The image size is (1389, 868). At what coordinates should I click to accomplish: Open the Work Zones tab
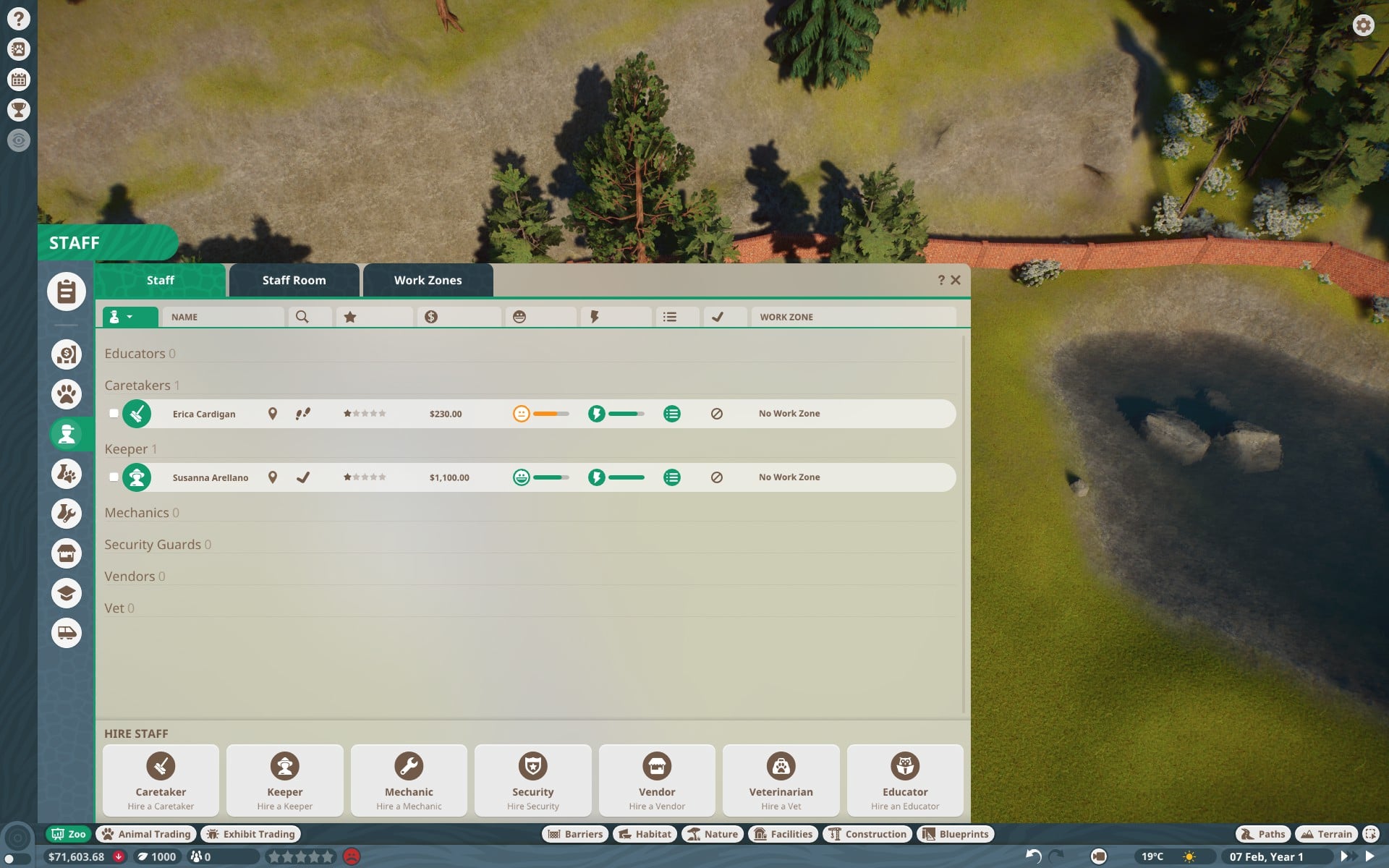[x=428, y=280]
